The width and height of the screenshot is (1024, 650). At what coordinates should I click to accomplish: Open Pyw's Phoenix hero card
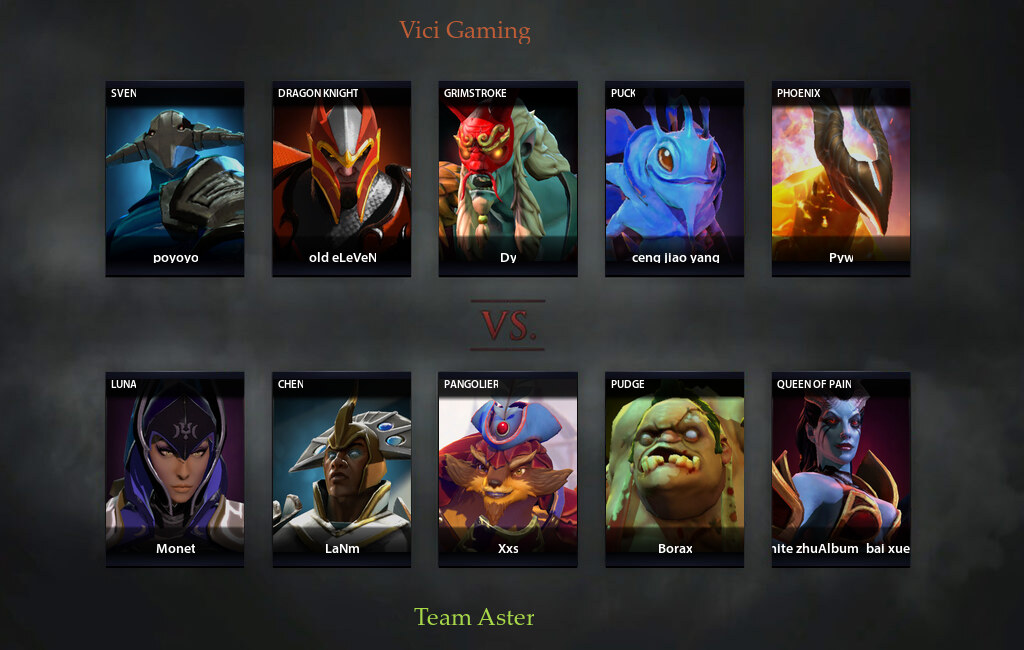click(841, 178)
